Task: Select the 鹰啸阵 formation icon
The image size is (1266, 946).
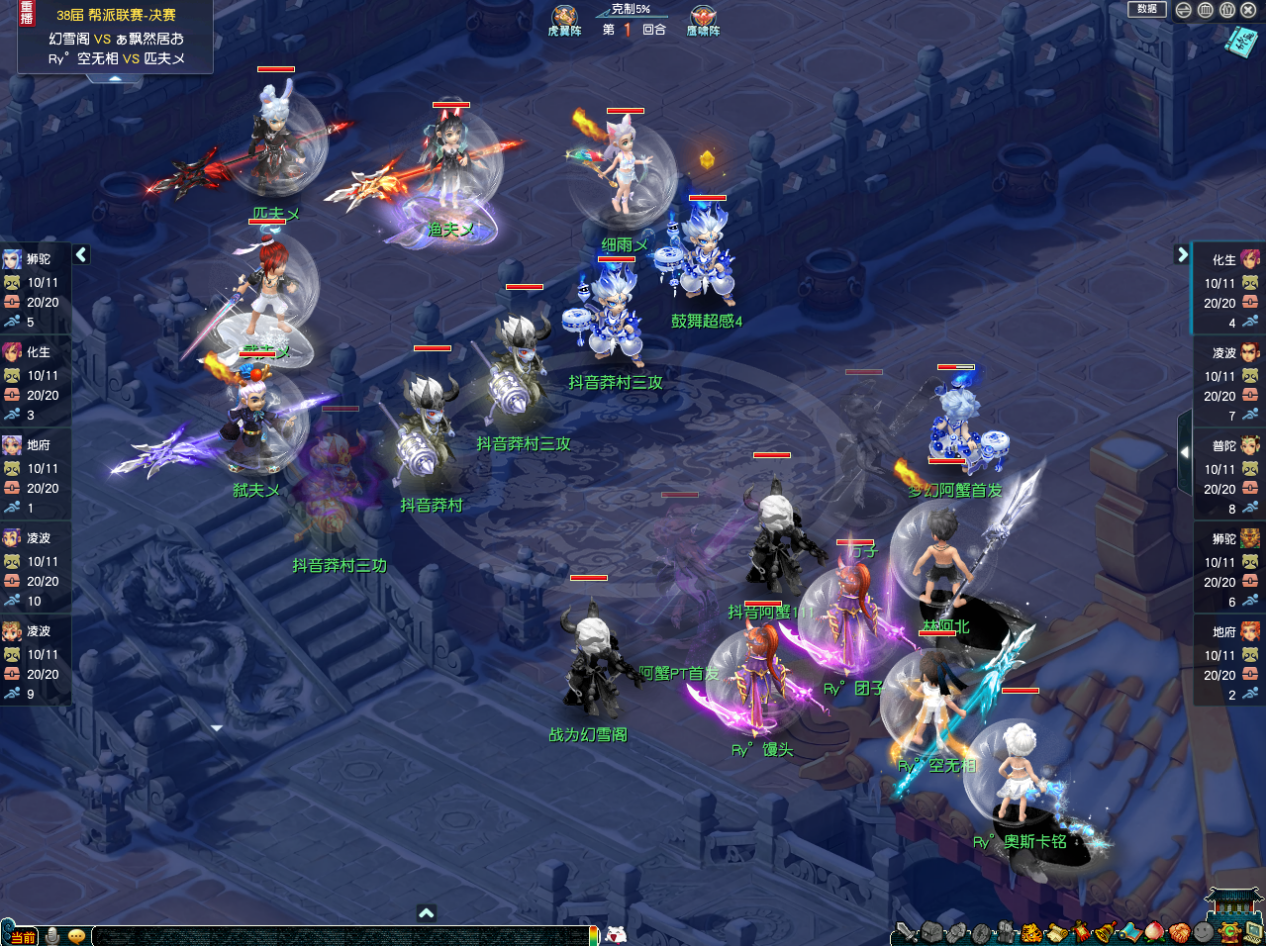Action: pyautogui.click(x=703, y=20)
